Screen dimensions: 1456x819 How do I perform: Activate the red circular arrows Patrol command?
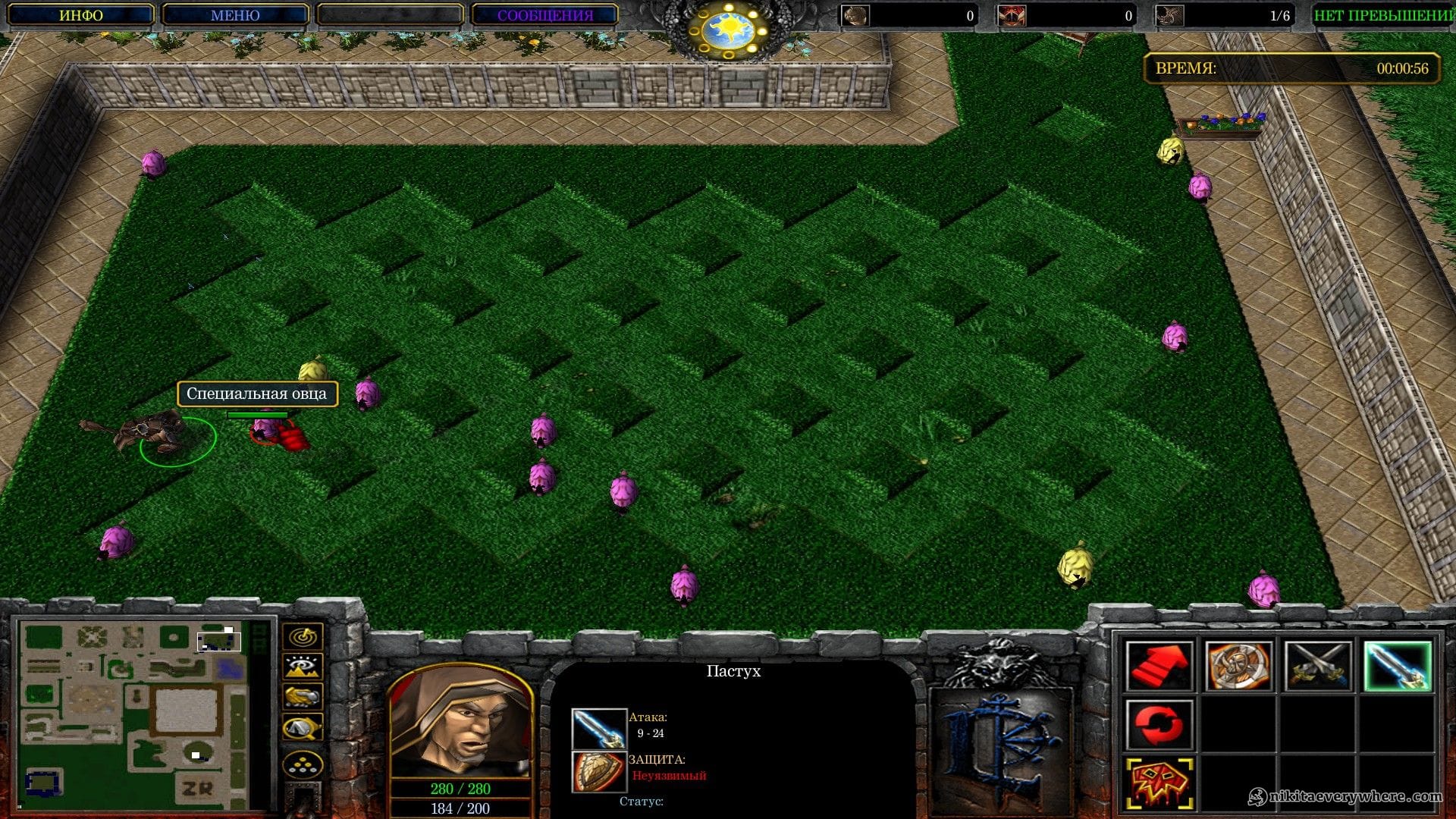point(1159,724)
